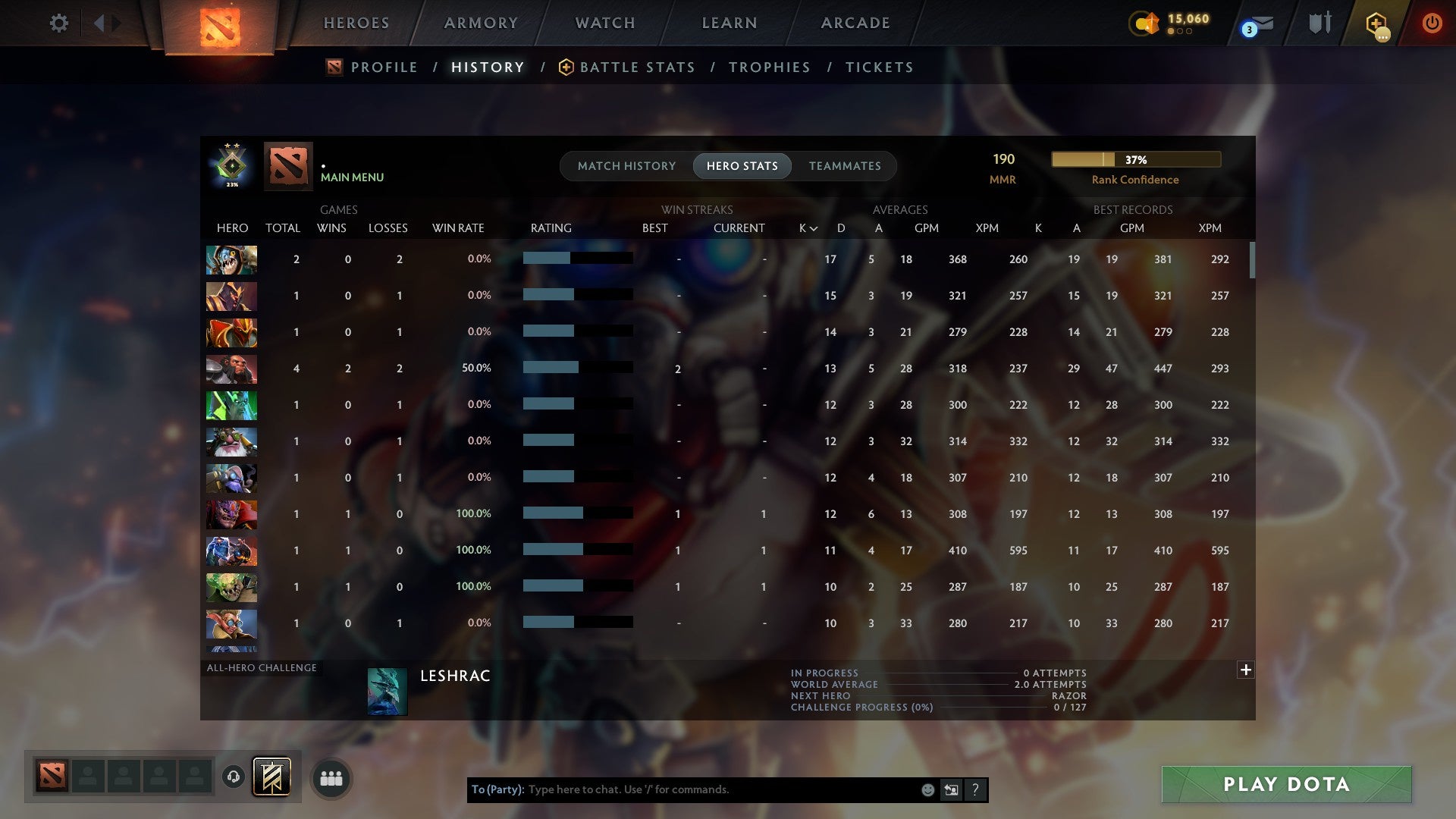Open the HEROES menu
The width and height of the screenshot is (1456, 819).
[x=355, y=23]
